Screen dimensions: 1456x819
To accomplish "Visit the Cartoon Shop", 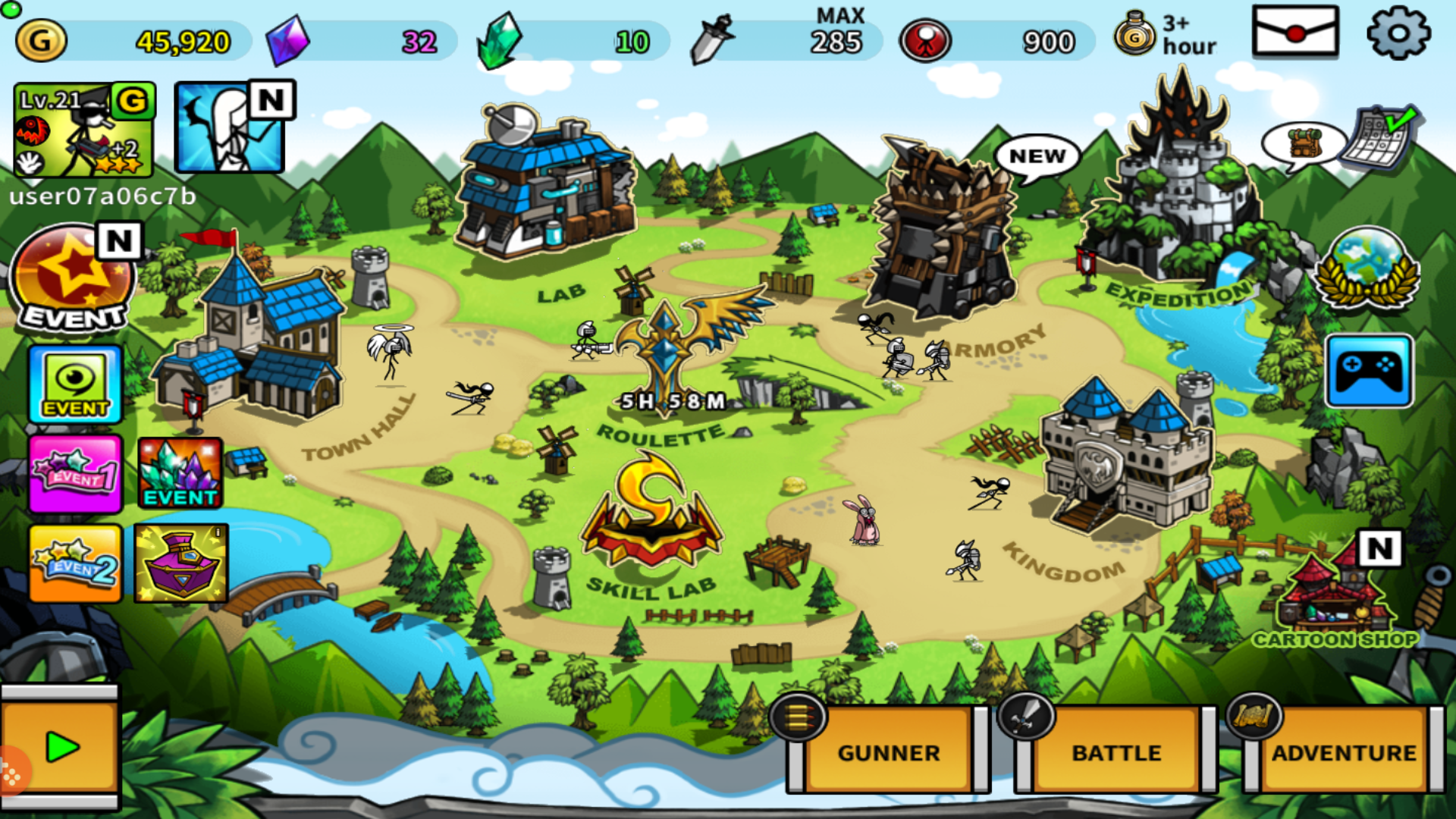I will [1335, 599].
